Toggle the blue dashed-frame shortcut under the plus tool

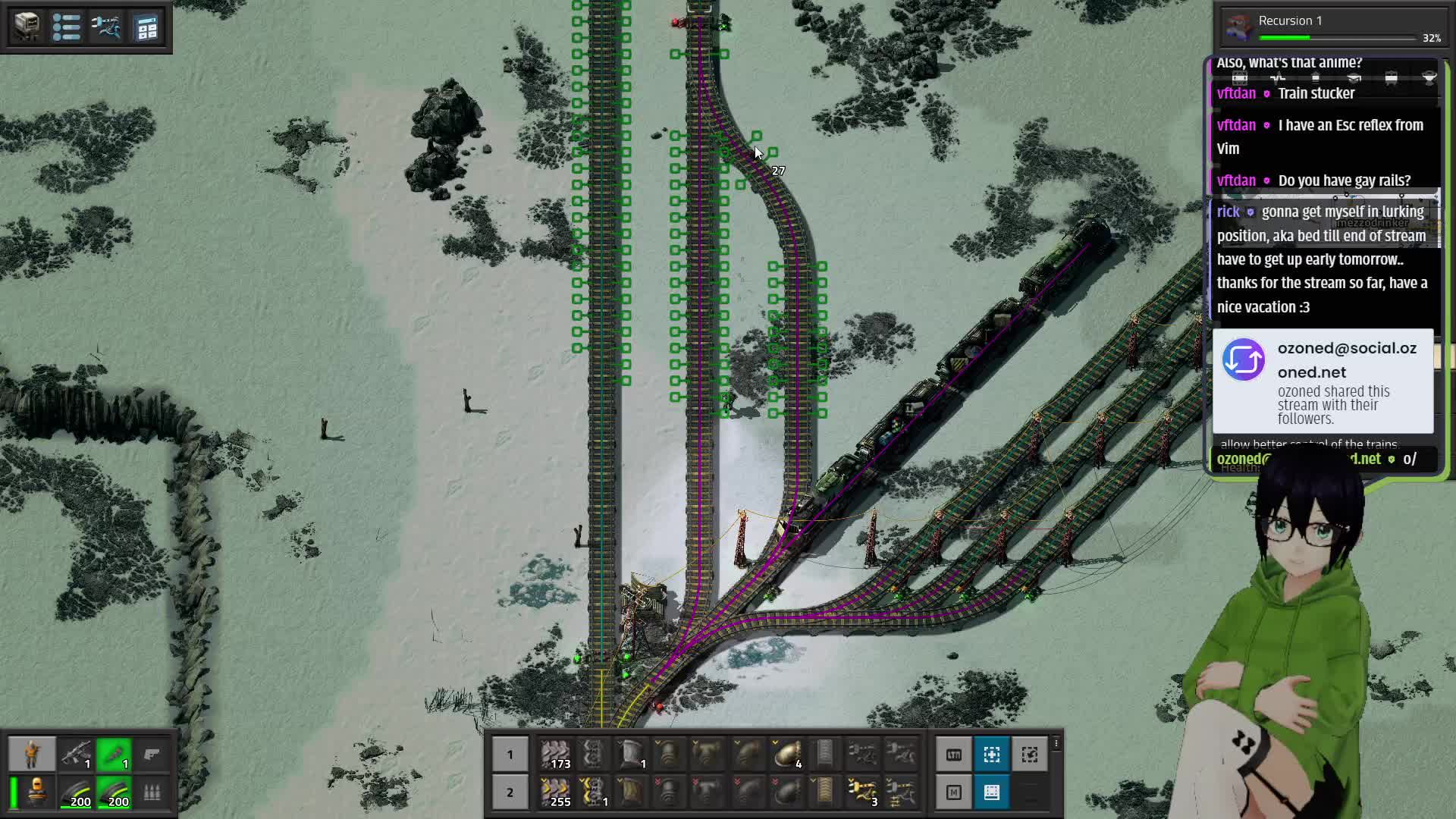tap(992, 792)
